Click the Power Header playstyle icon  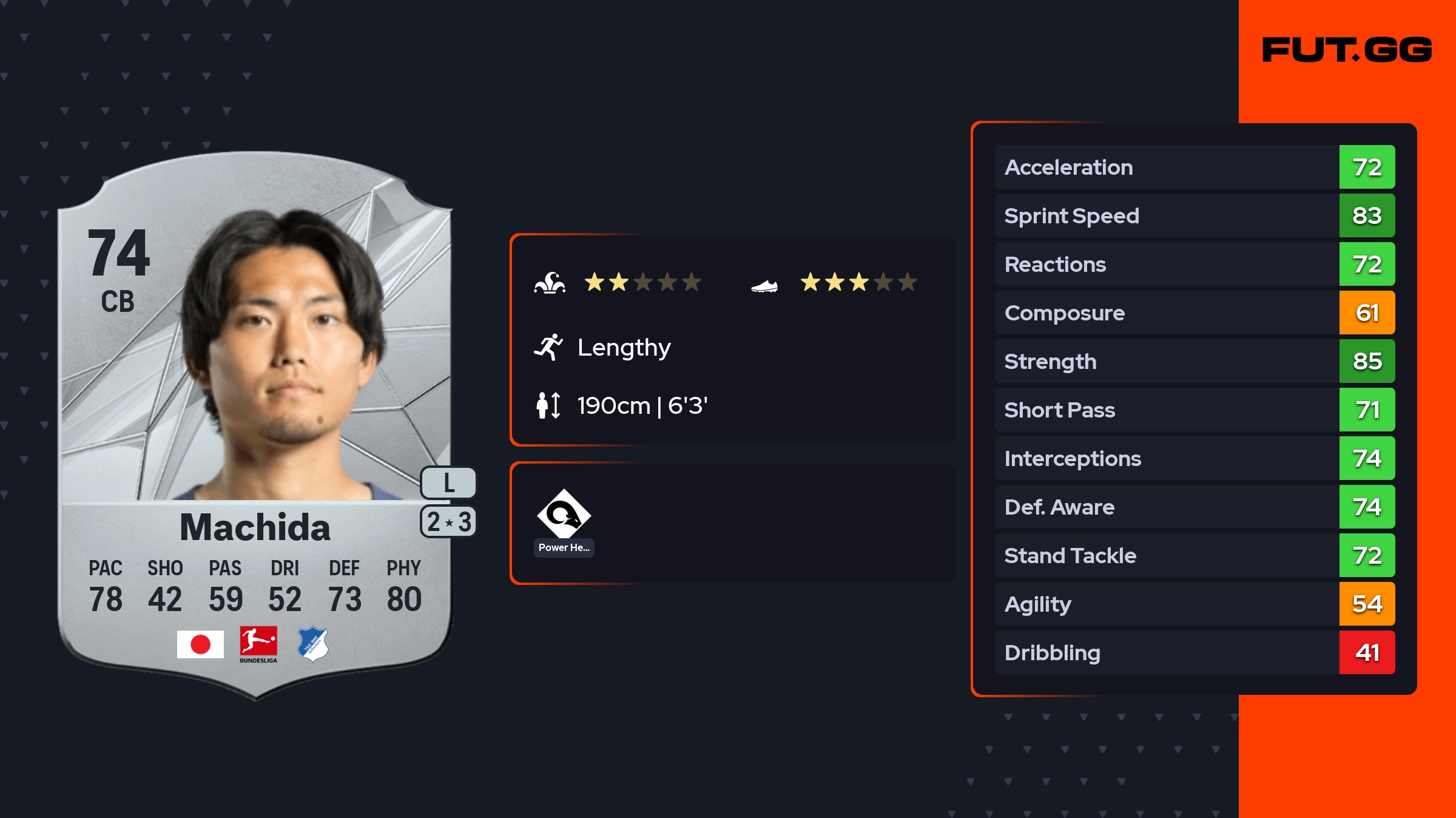(564, 515)
